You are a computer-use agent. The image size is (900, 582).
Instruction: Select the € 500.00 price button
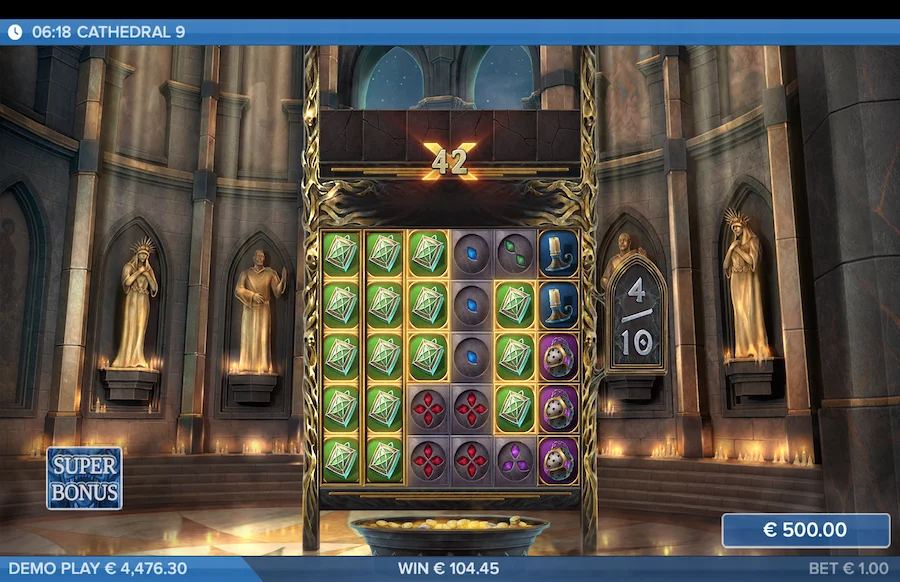tap(805, 530)
